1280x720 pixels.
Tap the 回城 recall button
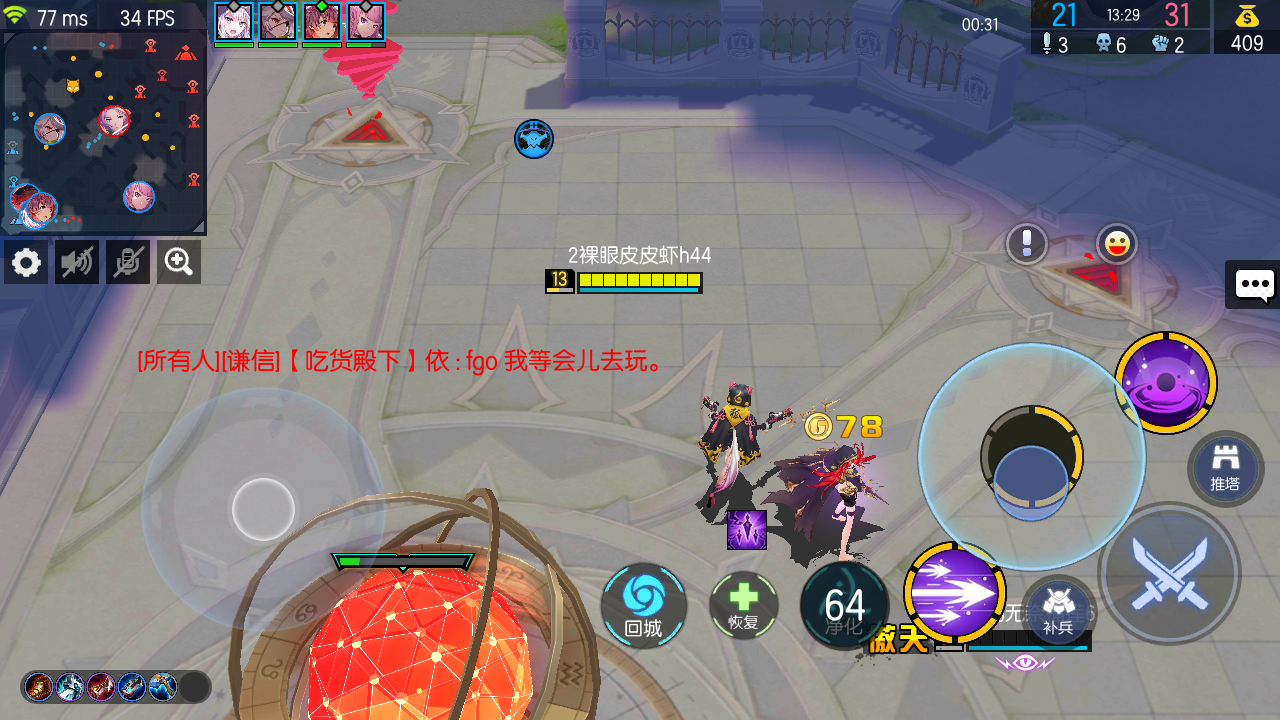point(643,606)
